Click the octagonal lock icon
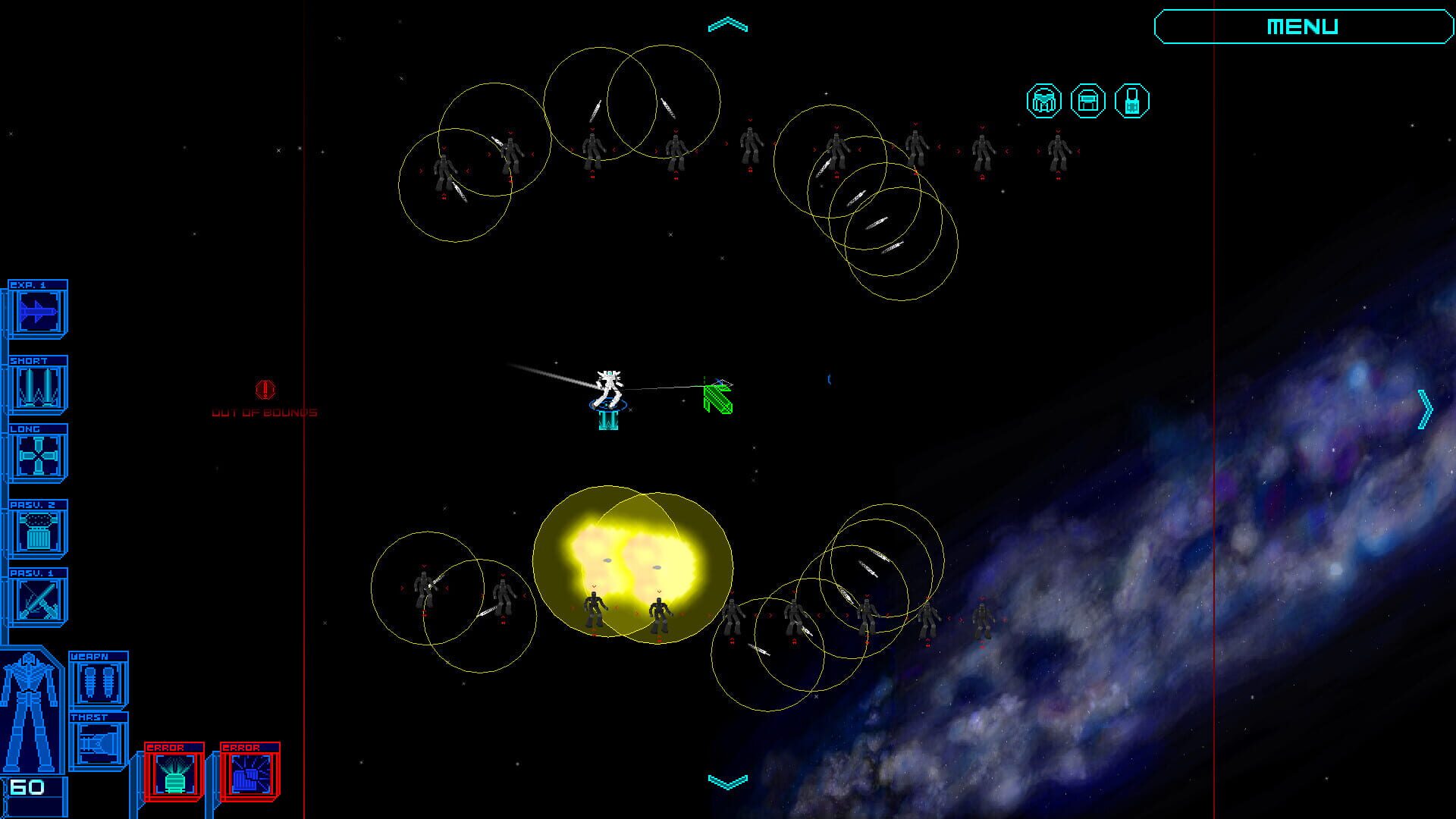This screenshot has width=1456, height=819. [x=1133, y=101]
